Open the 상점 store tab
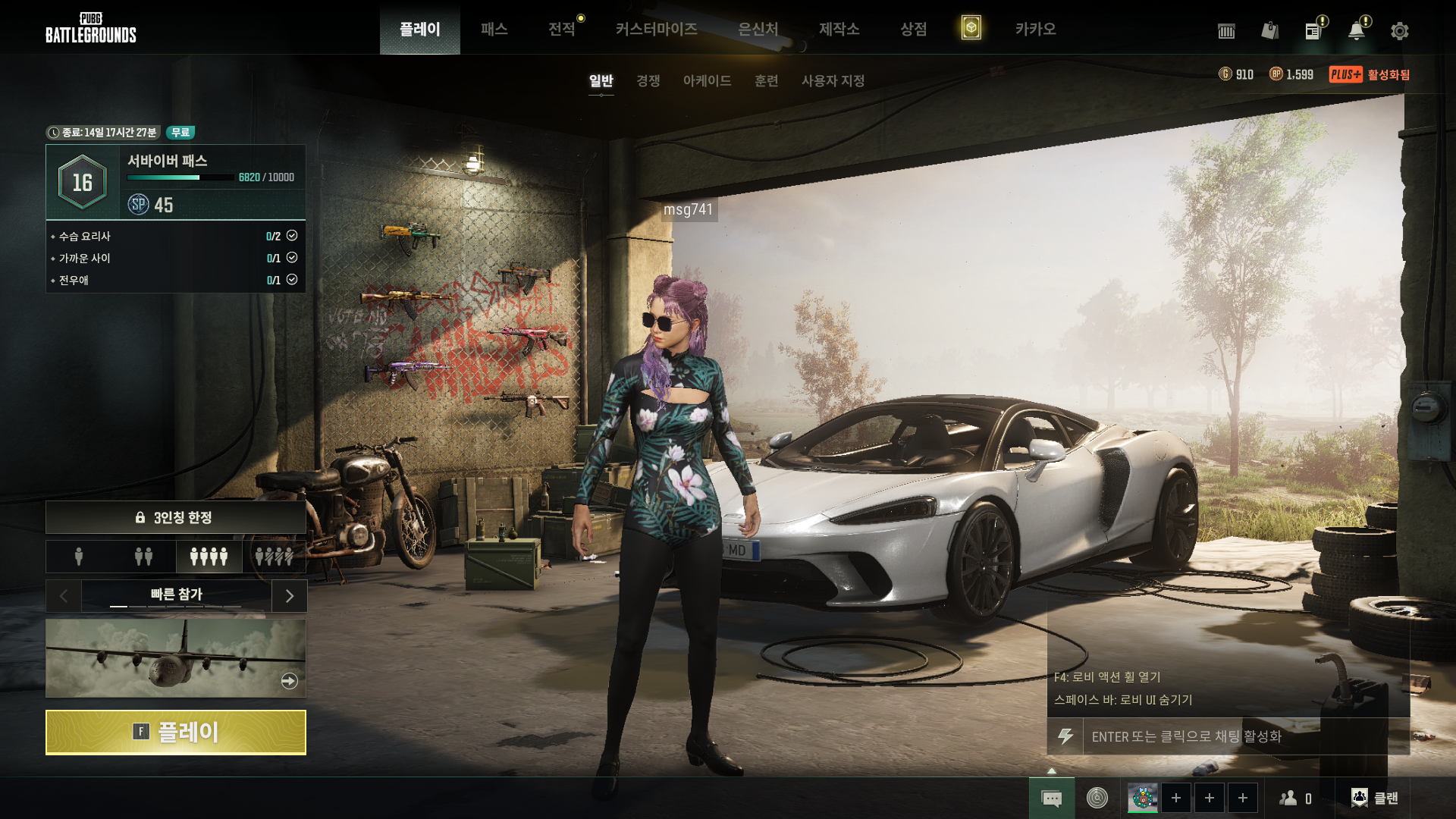This screenshot has width=1456, height=819. click(x=913, y=29)
